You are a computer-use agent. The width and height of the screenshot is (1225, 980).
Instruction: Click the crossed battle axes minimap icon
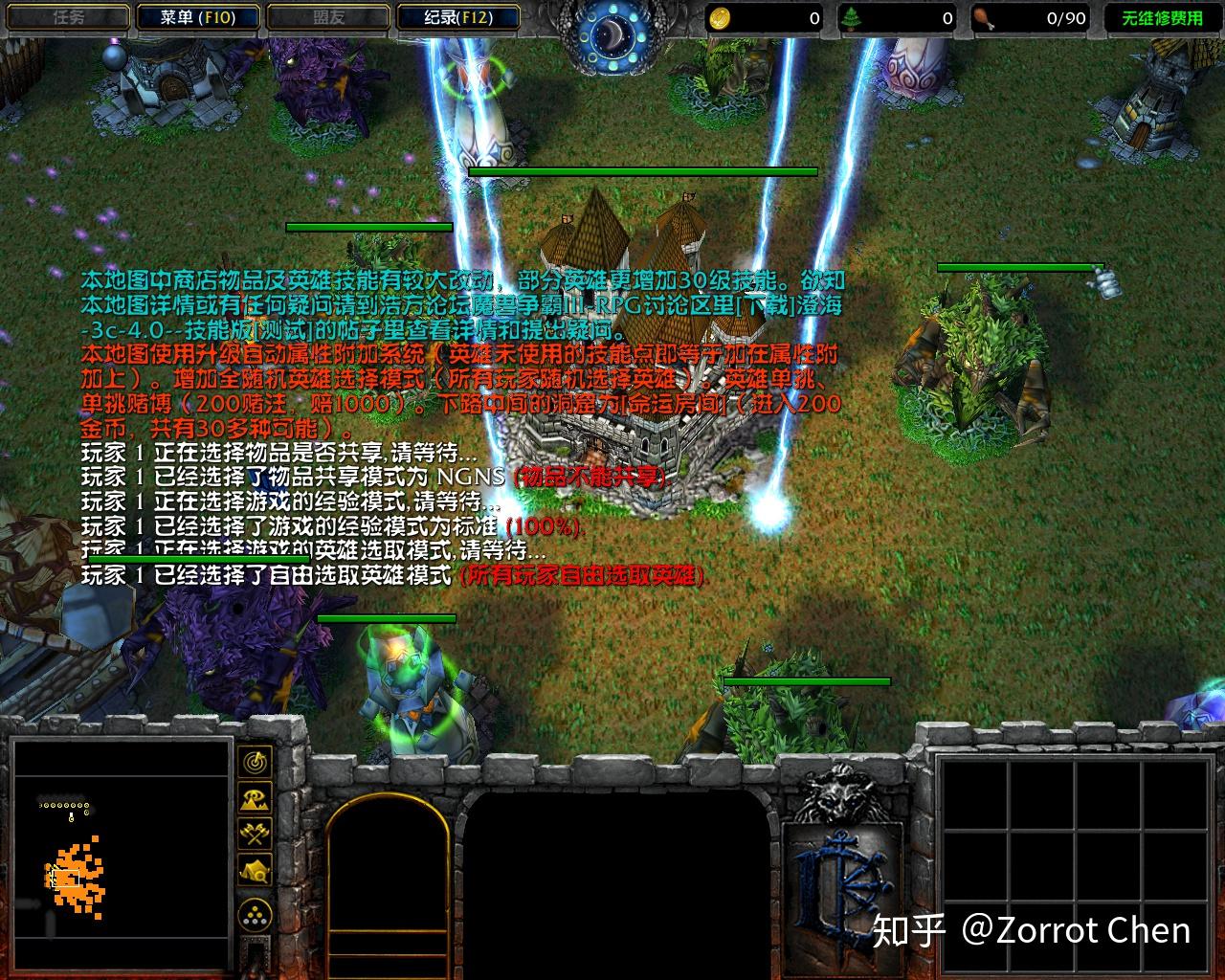[x=254, y=834]
